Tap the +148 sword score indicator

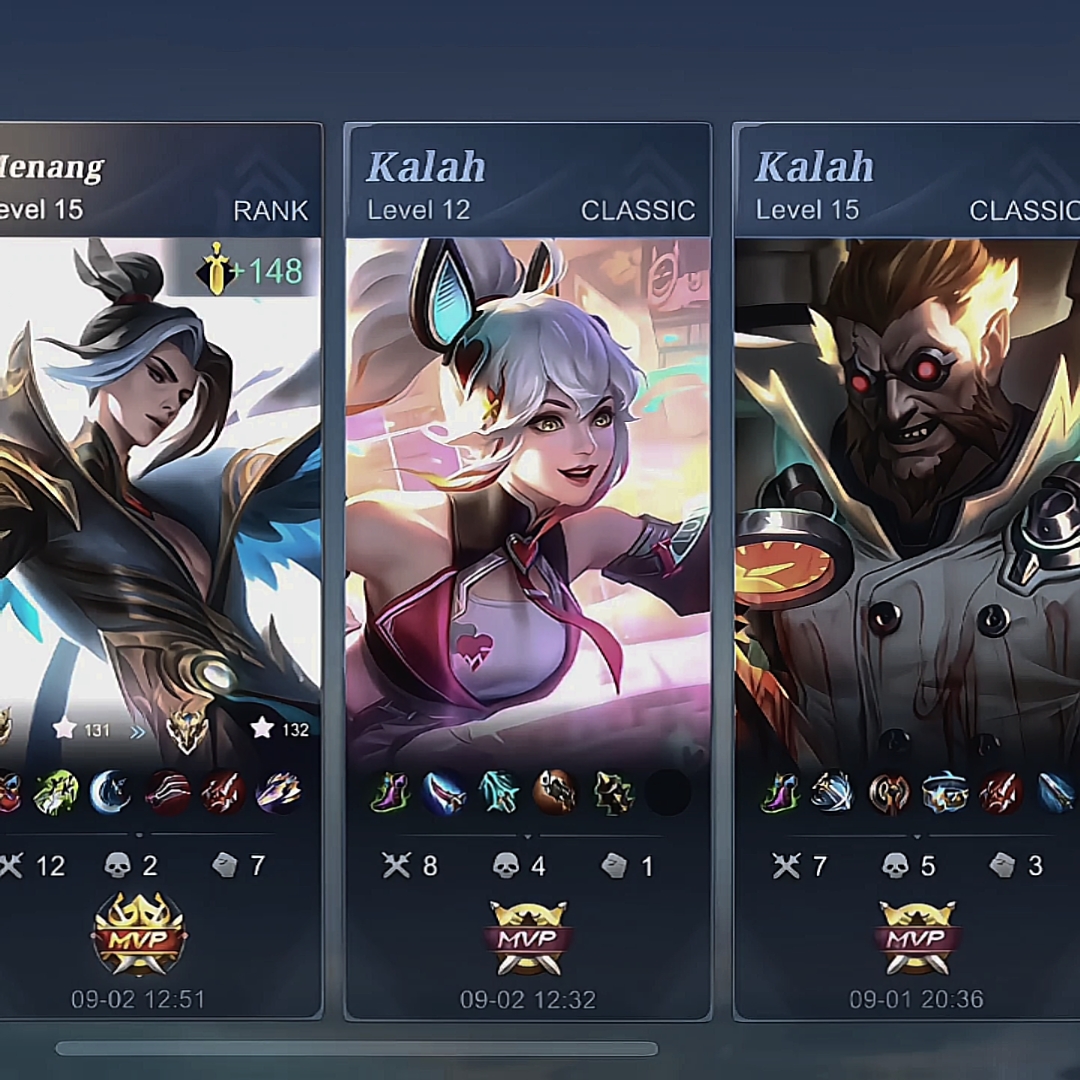click(250, 271)
